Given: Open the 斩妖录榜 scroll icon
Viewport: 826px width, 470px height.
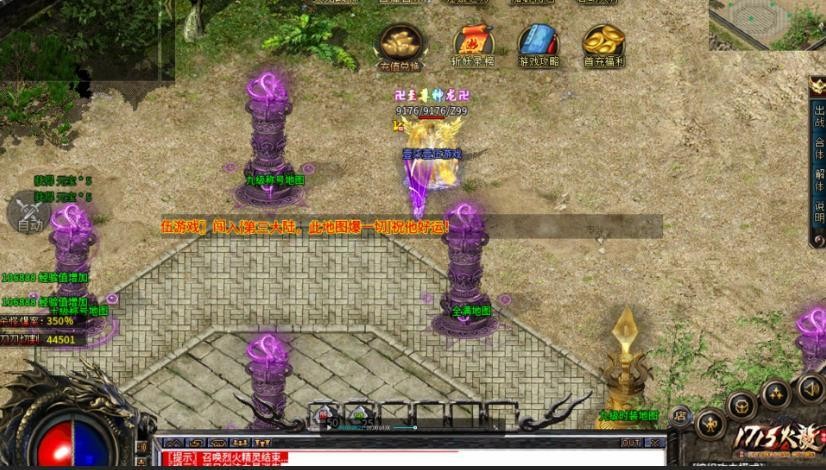Looking at the screenshot, I should [475, 43].
